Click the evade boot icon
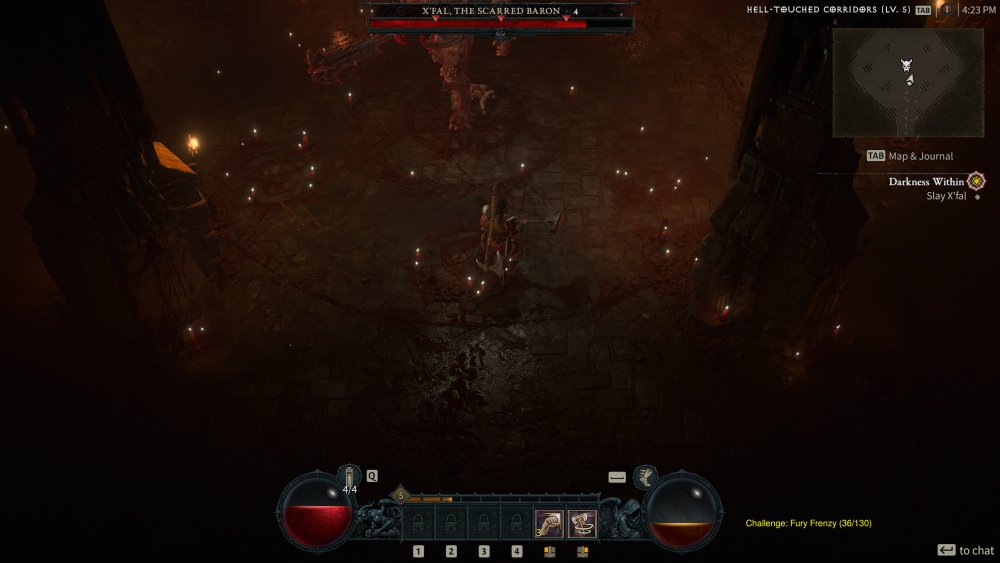Viewport: 1000px width, 563px height. pos(645,476)
